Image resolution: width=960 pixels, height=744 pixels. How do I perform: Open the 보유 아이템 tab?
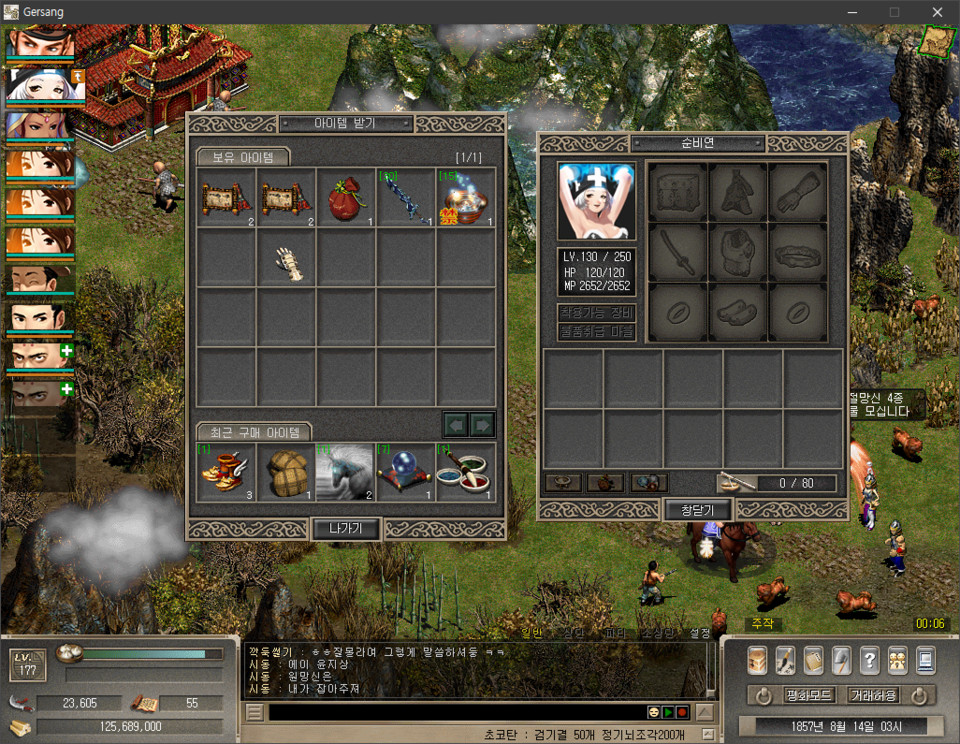tap(242, 157)
